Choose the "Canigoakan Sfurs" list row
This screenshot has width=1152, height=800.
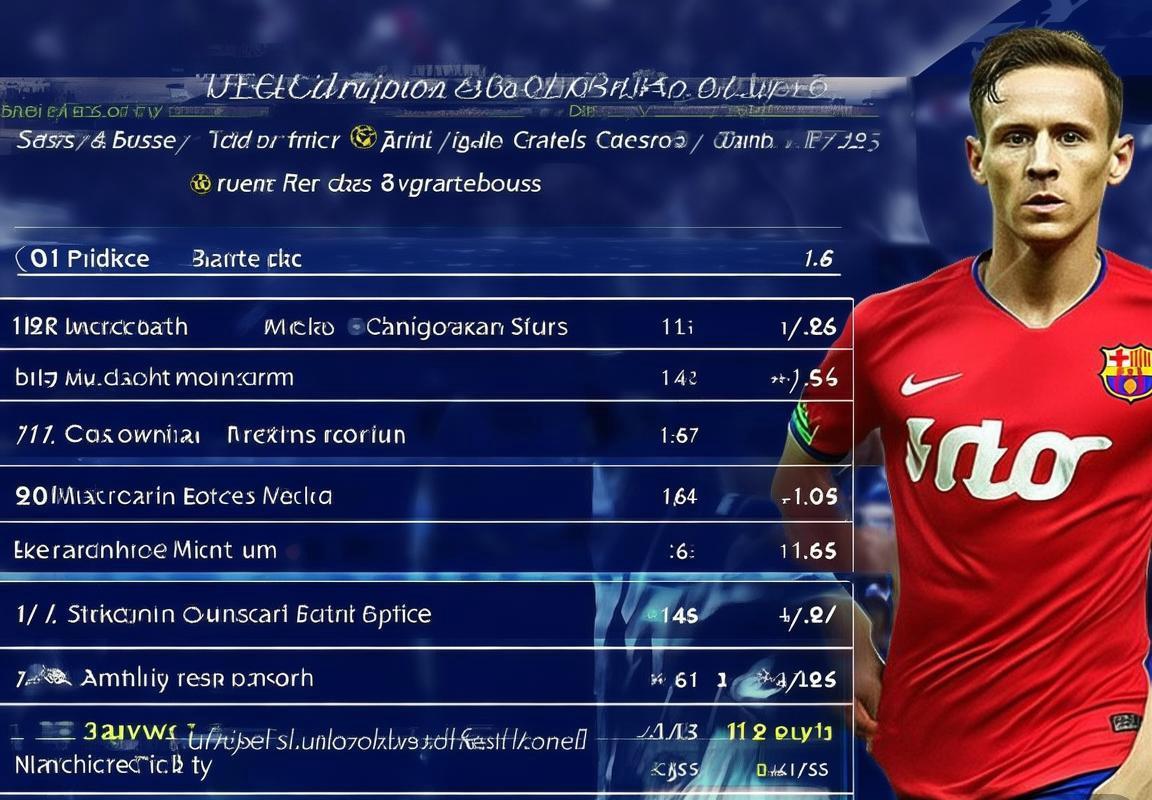466,327
